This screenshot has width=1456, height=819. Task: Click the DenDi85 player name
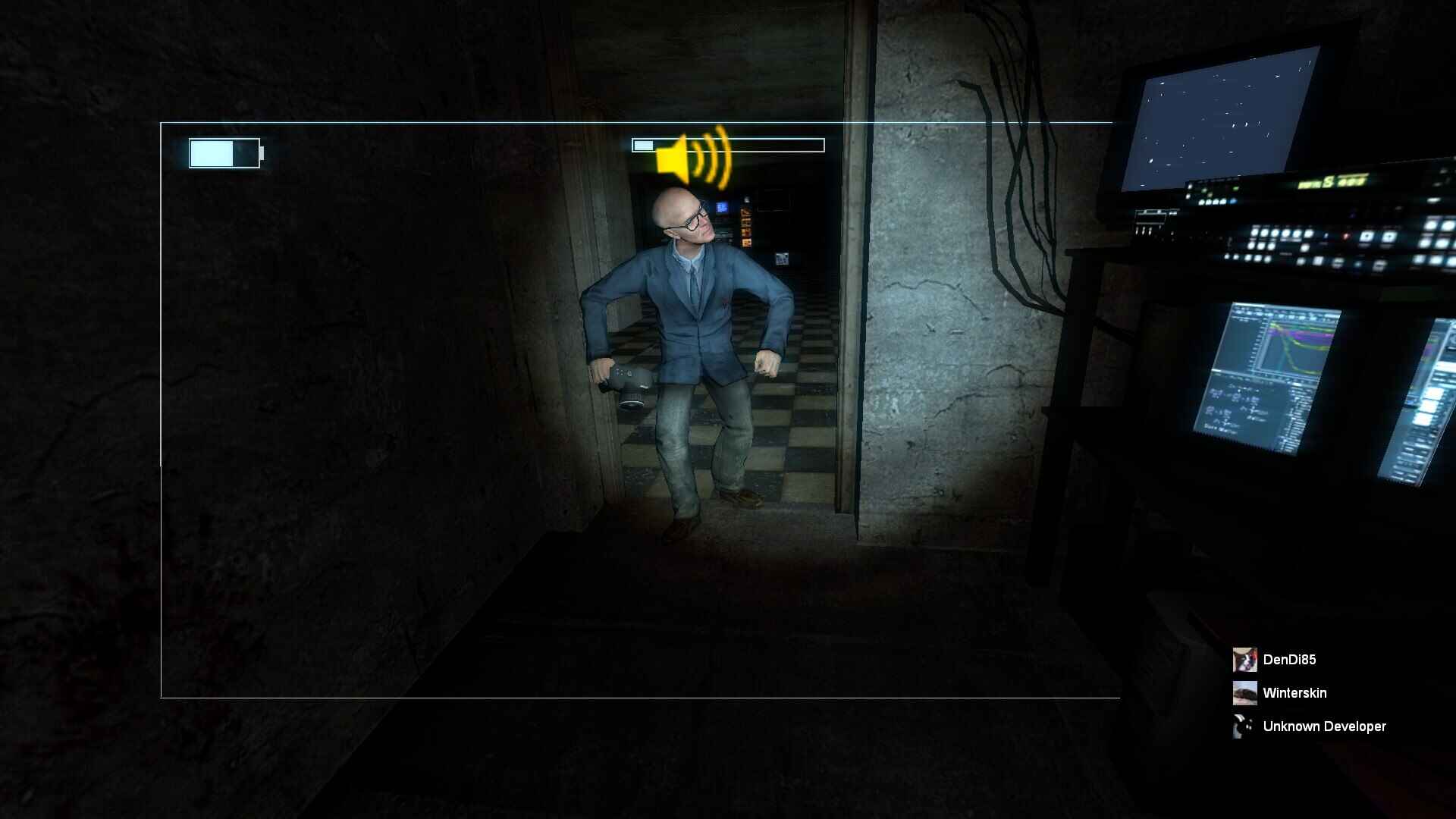point(1289,660)
